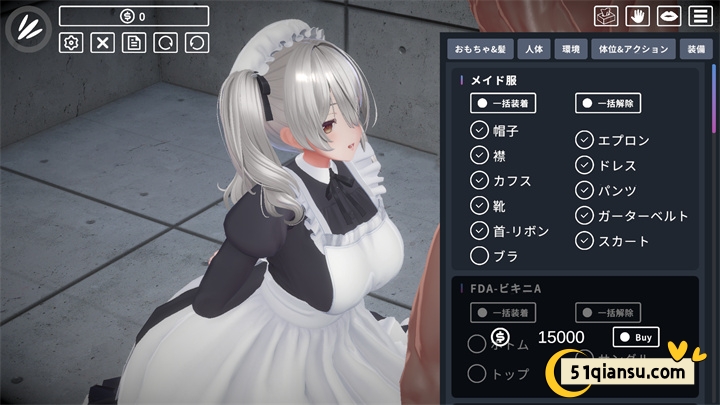This screenshot has width=720, height=405.
Task: Switch to the 人体 tab
Action: (x=534, y=48)
